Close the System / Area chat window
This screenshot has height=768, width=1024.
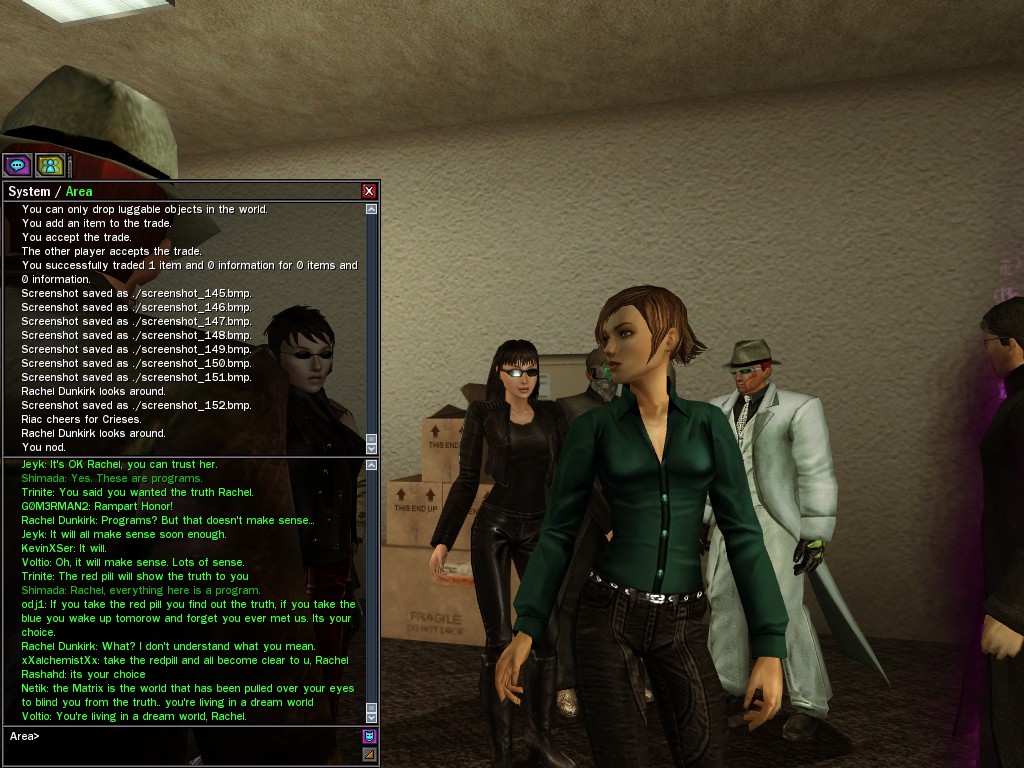point(369,191)
